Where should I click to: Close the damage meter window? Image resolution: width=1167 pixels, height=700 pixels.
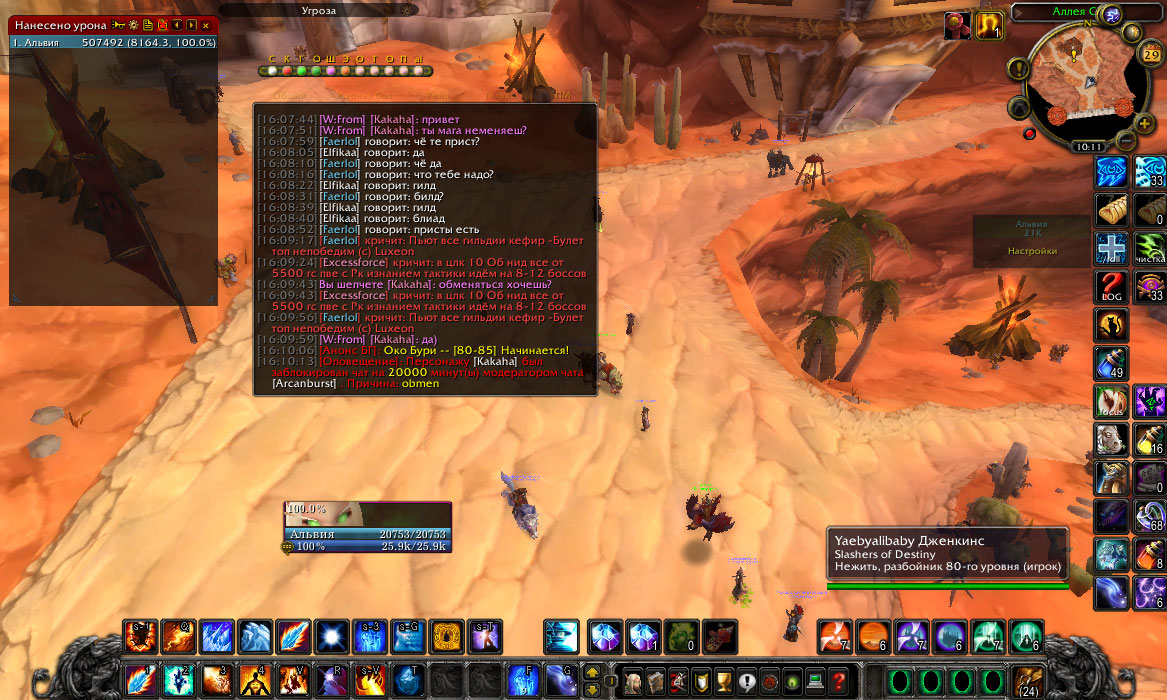click(206, 24)
